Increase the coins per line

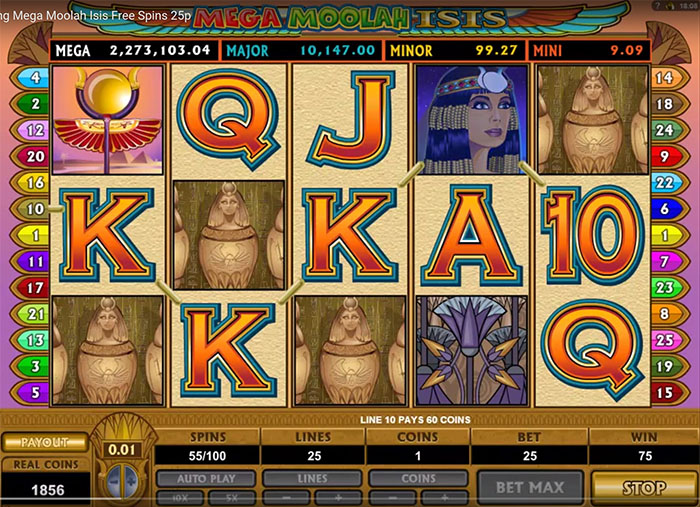click(445, 496)
